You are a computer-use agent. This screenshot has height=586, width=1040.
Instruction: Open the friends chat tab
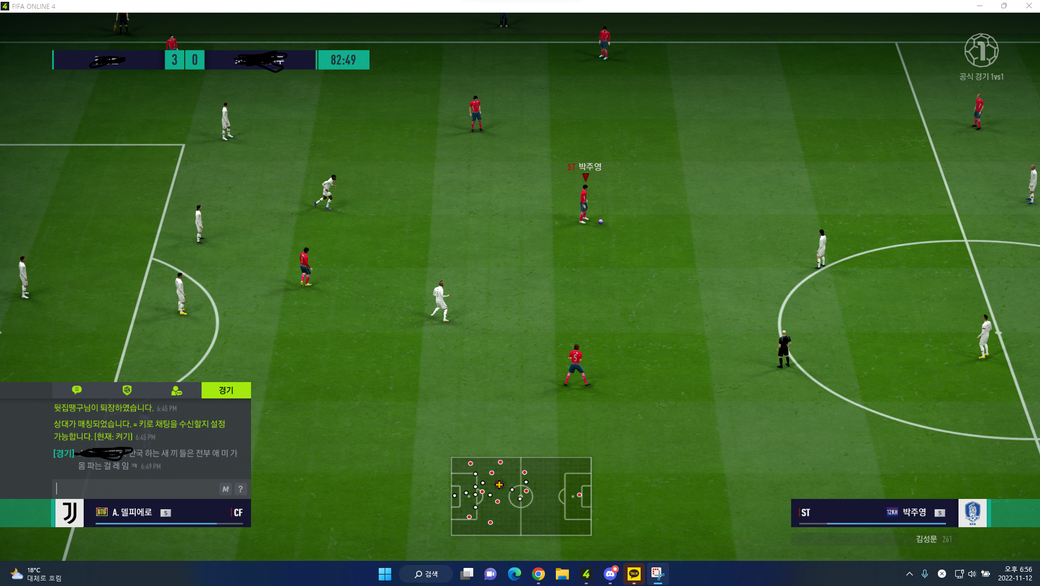point(177,390)
